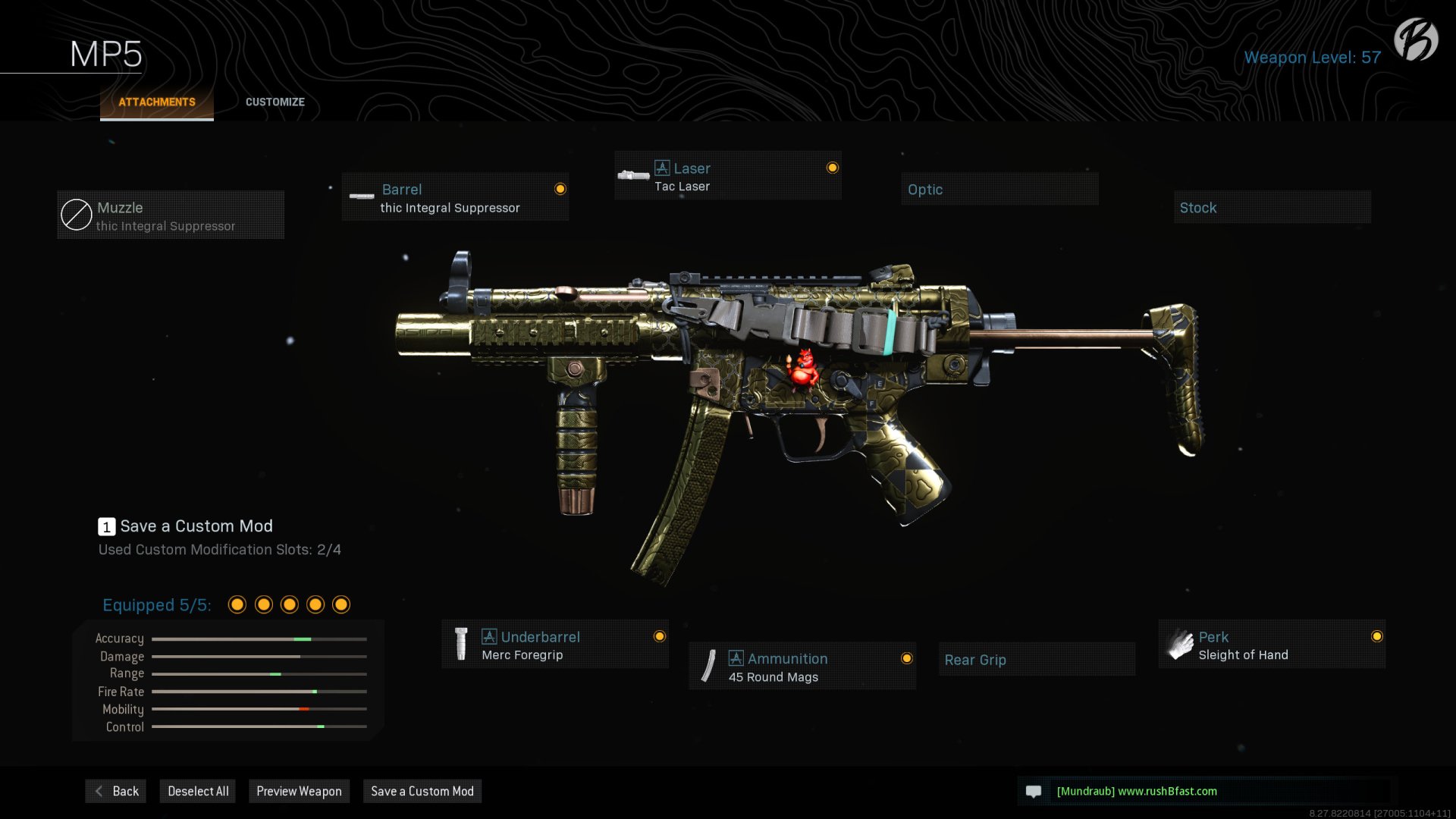Open the Underbarrel Merc Foregrip slot
This screenshot has height=819, width=1456.
555,645
